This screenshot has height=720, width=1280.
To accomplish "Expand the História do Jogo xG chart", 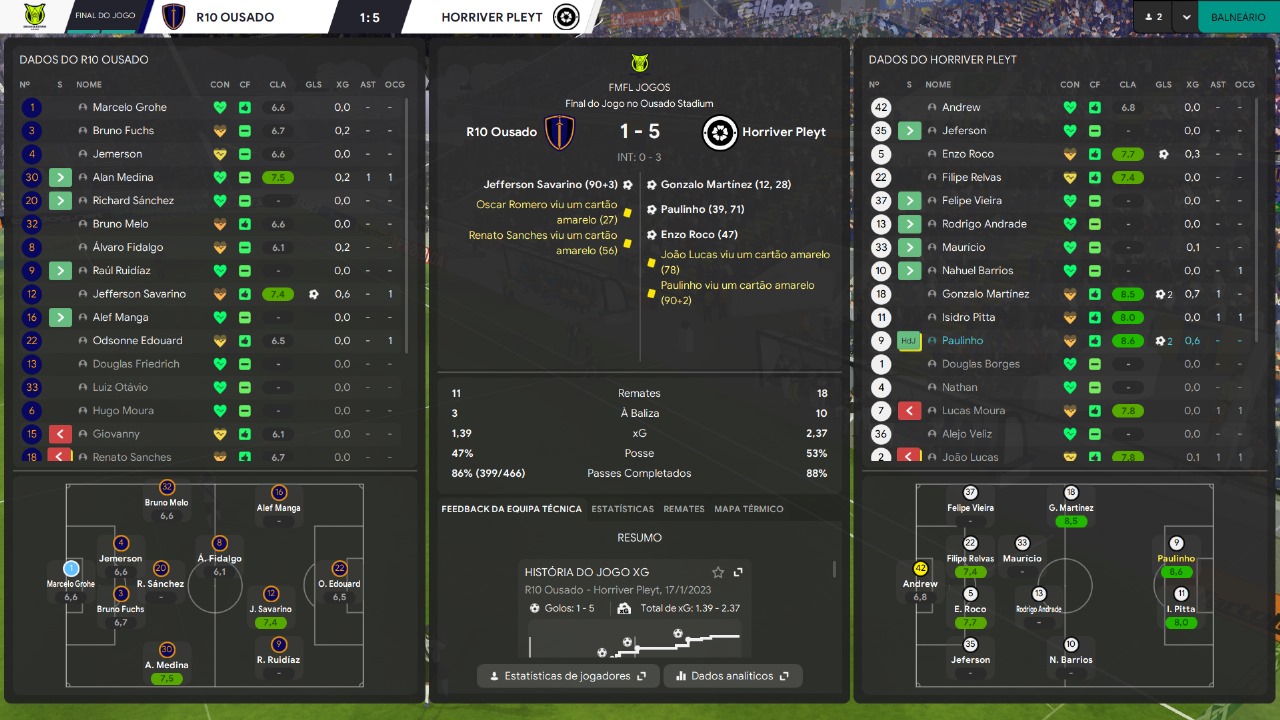I will pos(738,572).
